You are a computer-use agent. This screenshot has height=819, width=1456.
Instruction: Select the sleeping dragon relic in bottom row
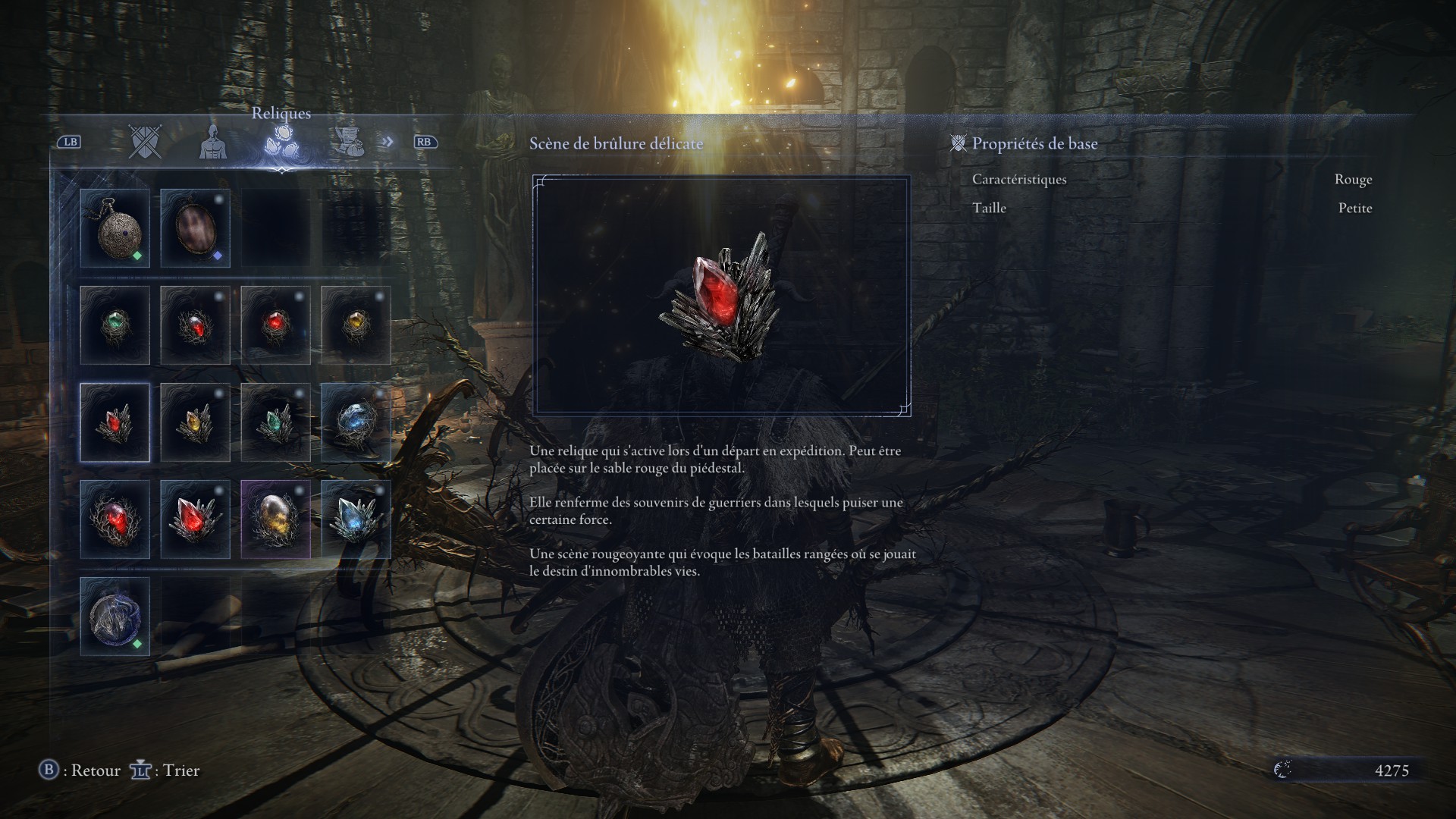(x=115, y=616)
